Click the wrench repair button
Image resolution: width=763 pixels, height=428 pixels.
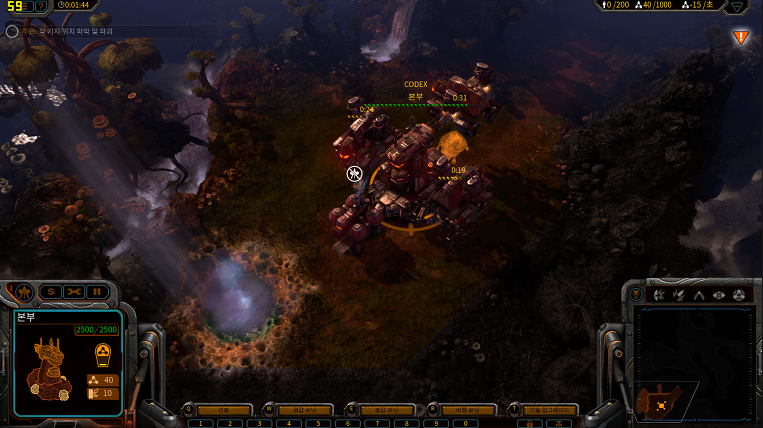(x=74, y=291)
